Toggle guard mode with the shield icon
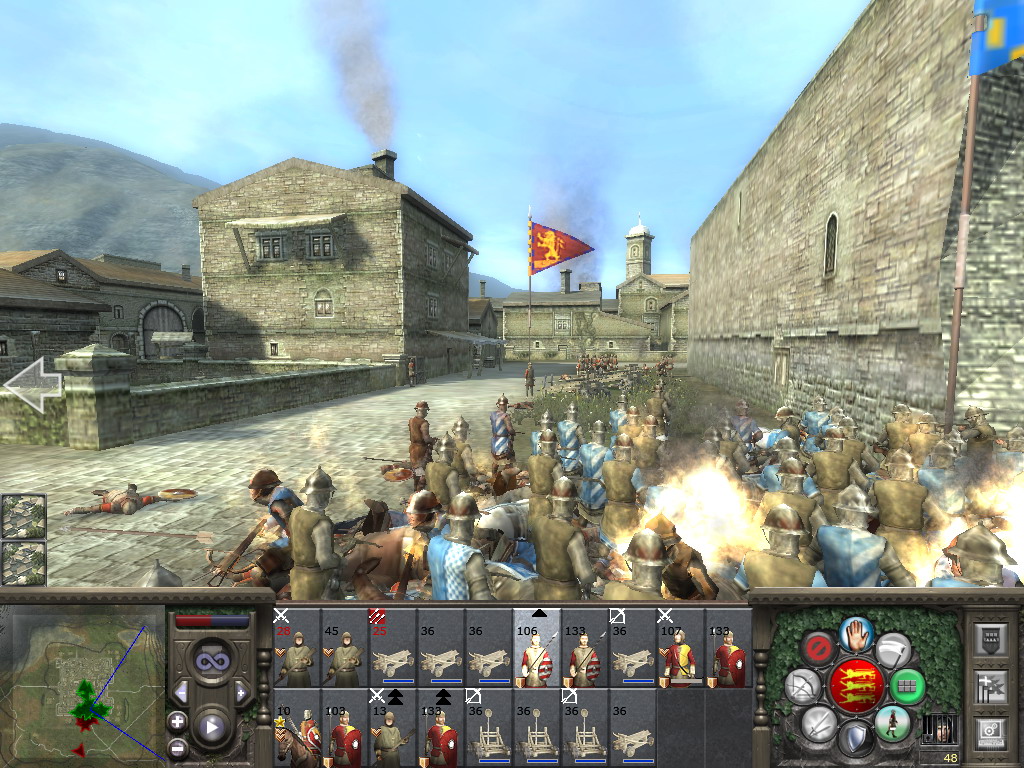This screenshot has height=768, width=1024. (x=855, y=740)
